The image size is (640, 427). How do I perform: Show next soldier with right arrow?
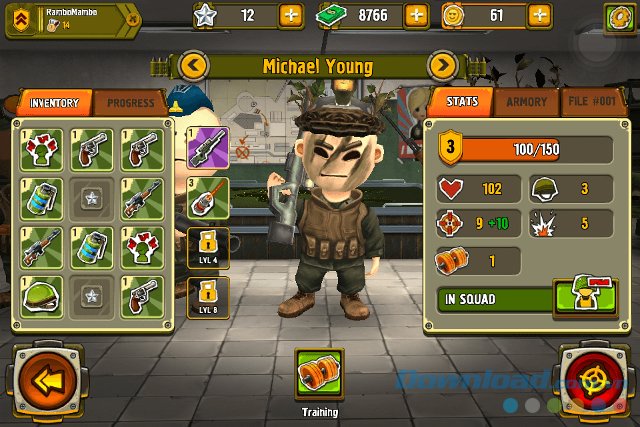pos(442,67)
